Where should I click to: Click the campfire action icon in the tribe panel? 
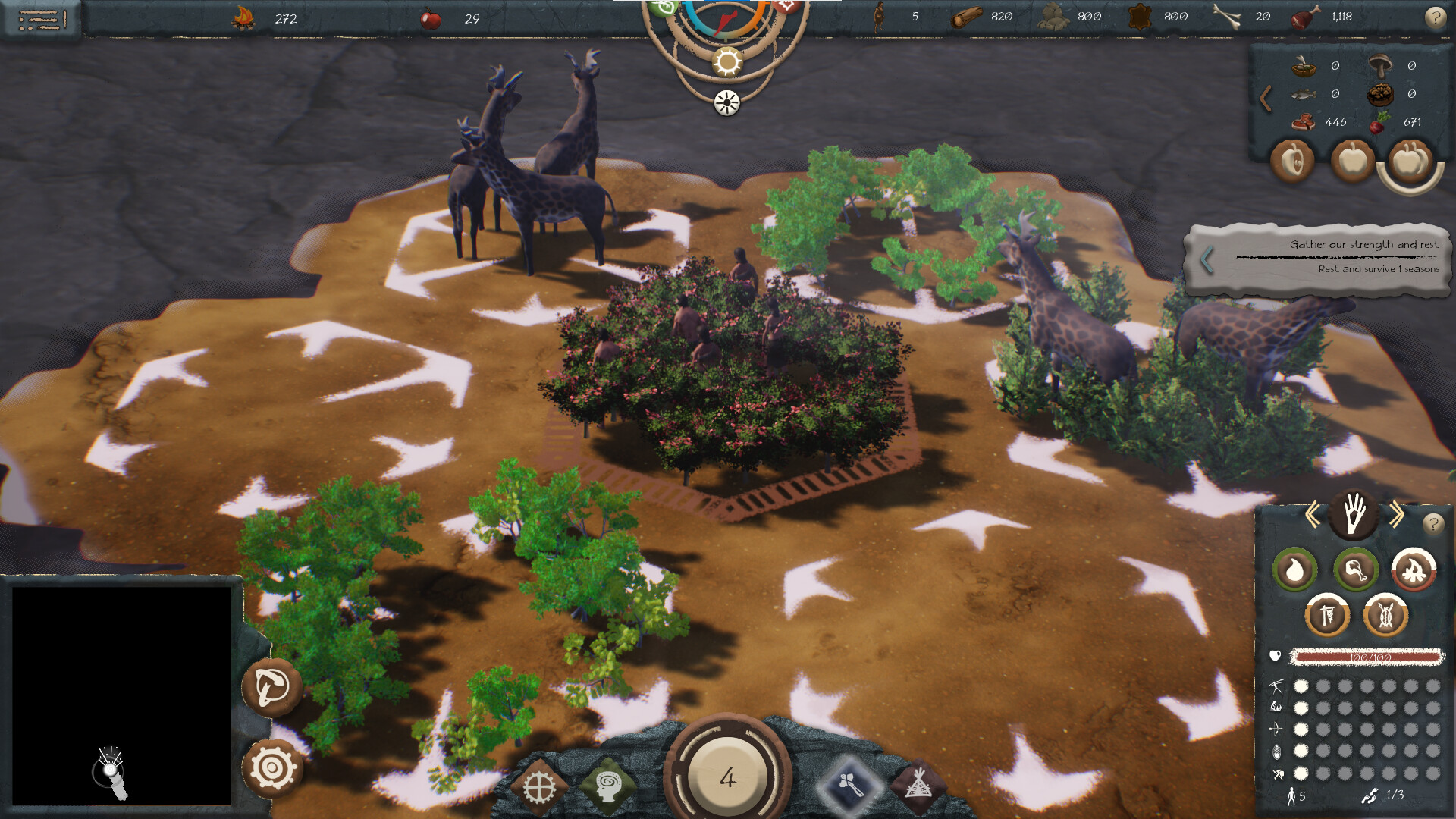1415,570
